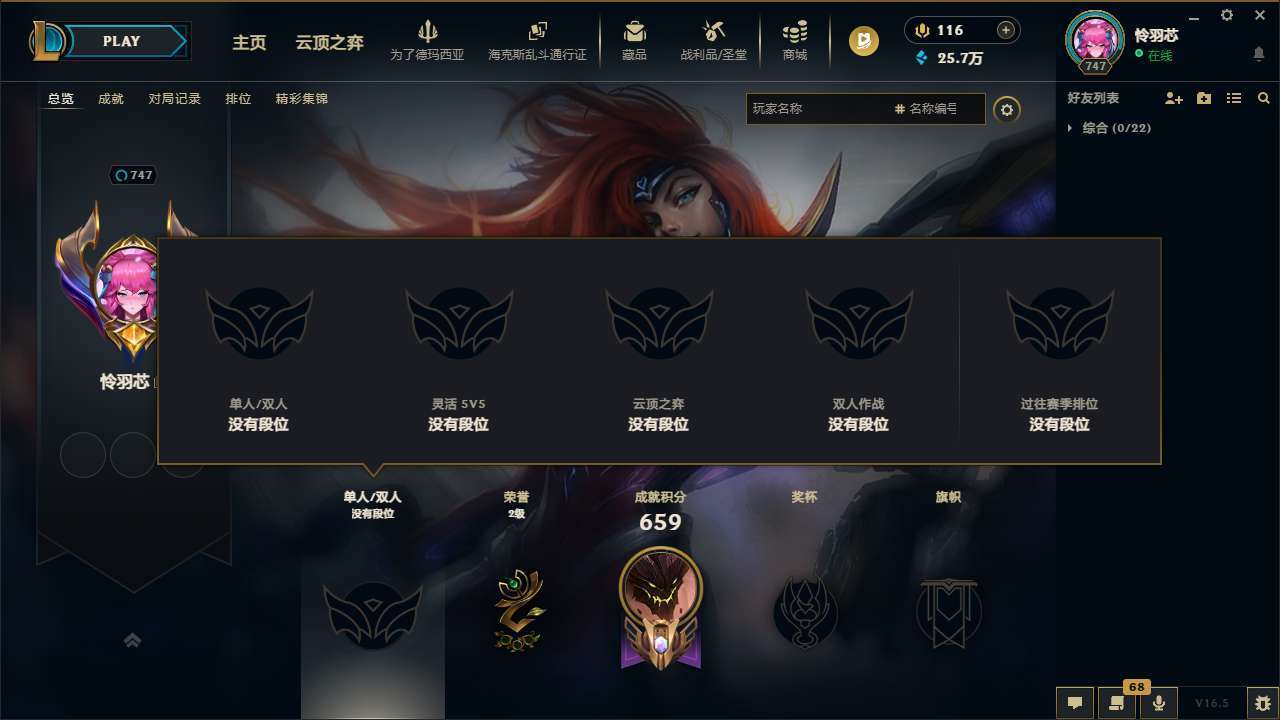Click the PLAY button

tap(122, 40)
